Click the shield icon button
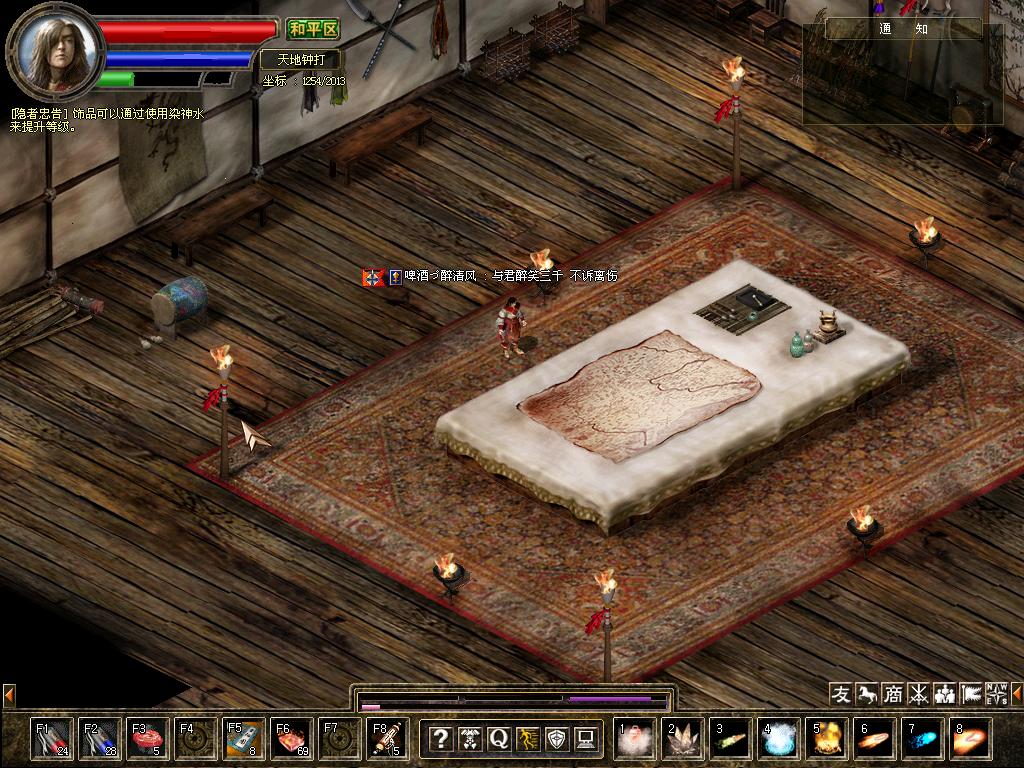This screenshot has width=1024, height=768. pyautogui.click(x=557, y=739)
